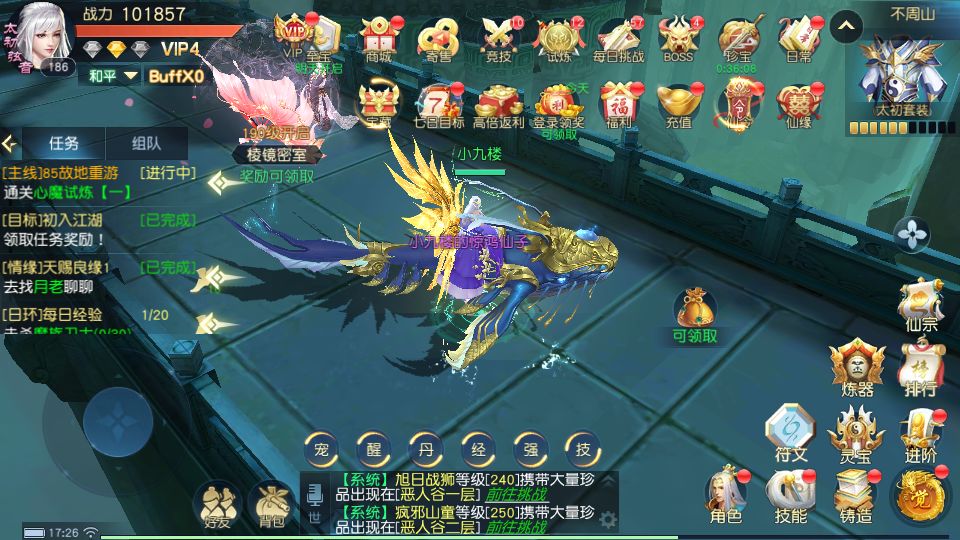Select the 任务 quest tab
960x540 pixels.
pos(62,143)
